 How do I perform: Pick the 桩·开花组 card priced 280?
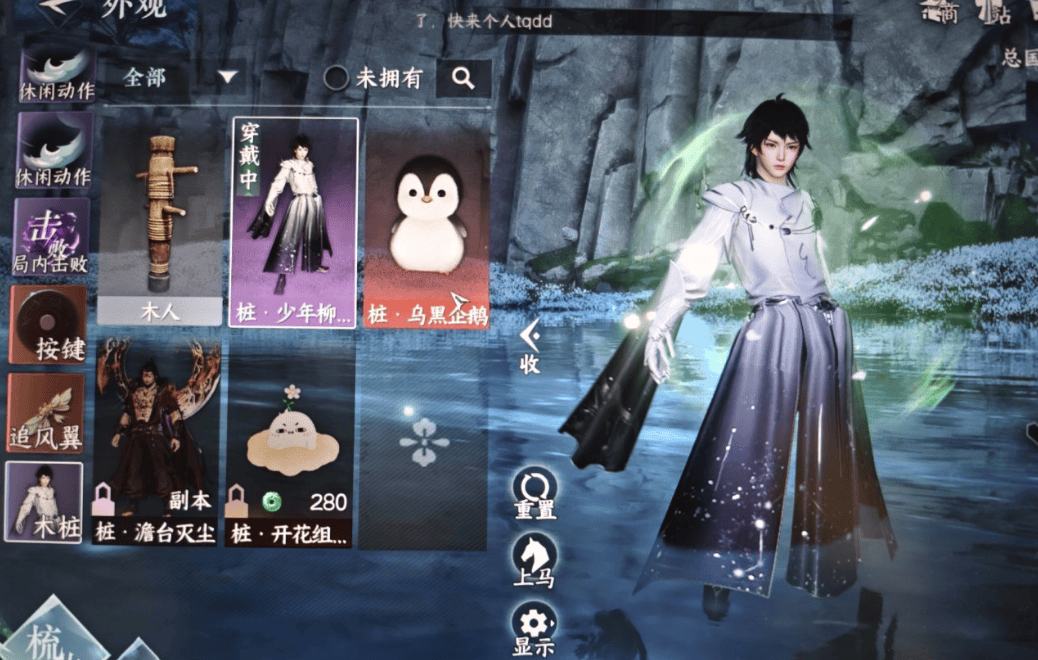tap(290, 444)
